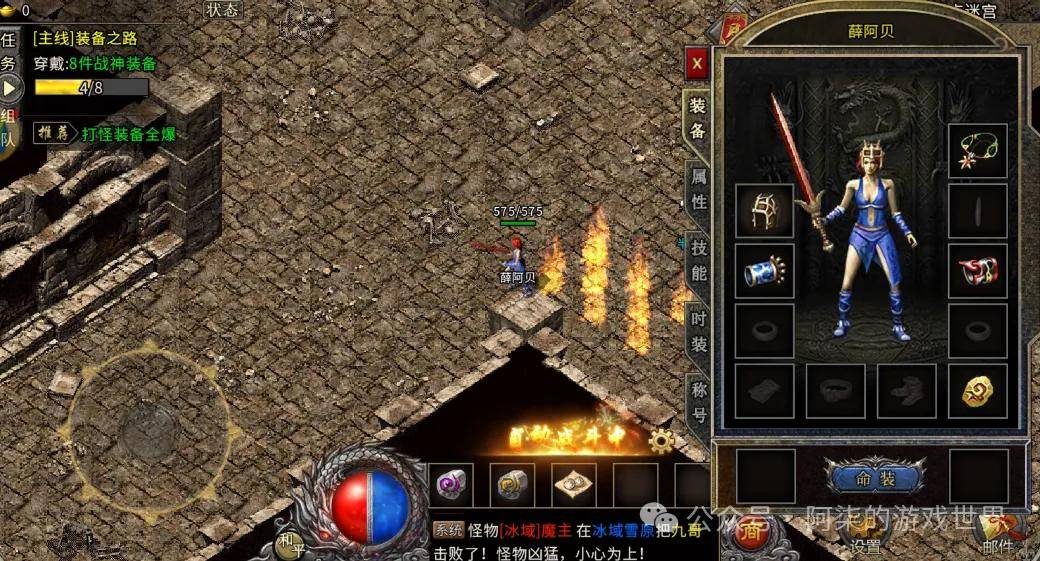
Task: Open the 状态 status button
Action: (x=223, y=10)
